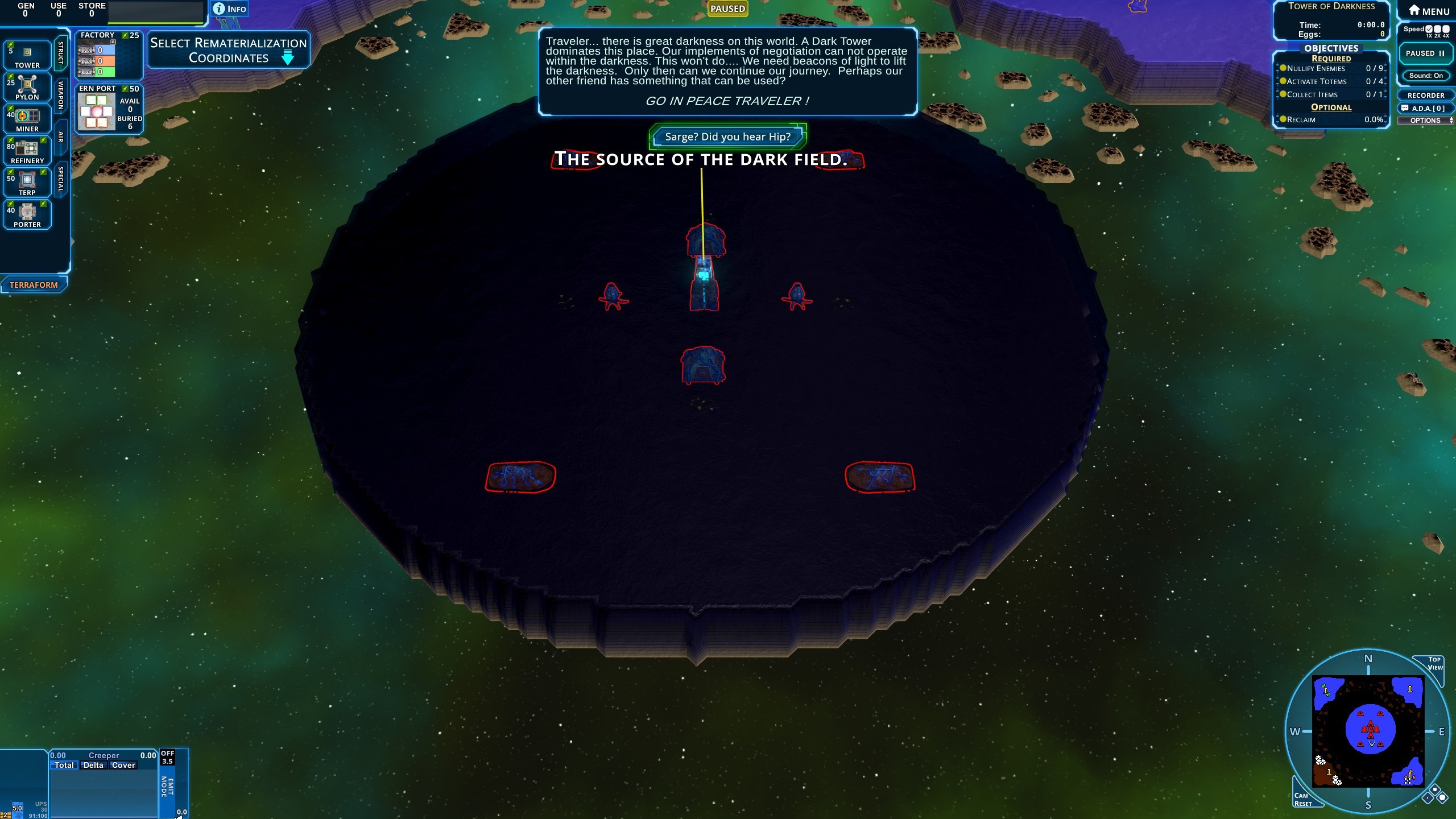
Task: Set game speed to 4X
Action: pyautogui.click(x=1446, y=30)
